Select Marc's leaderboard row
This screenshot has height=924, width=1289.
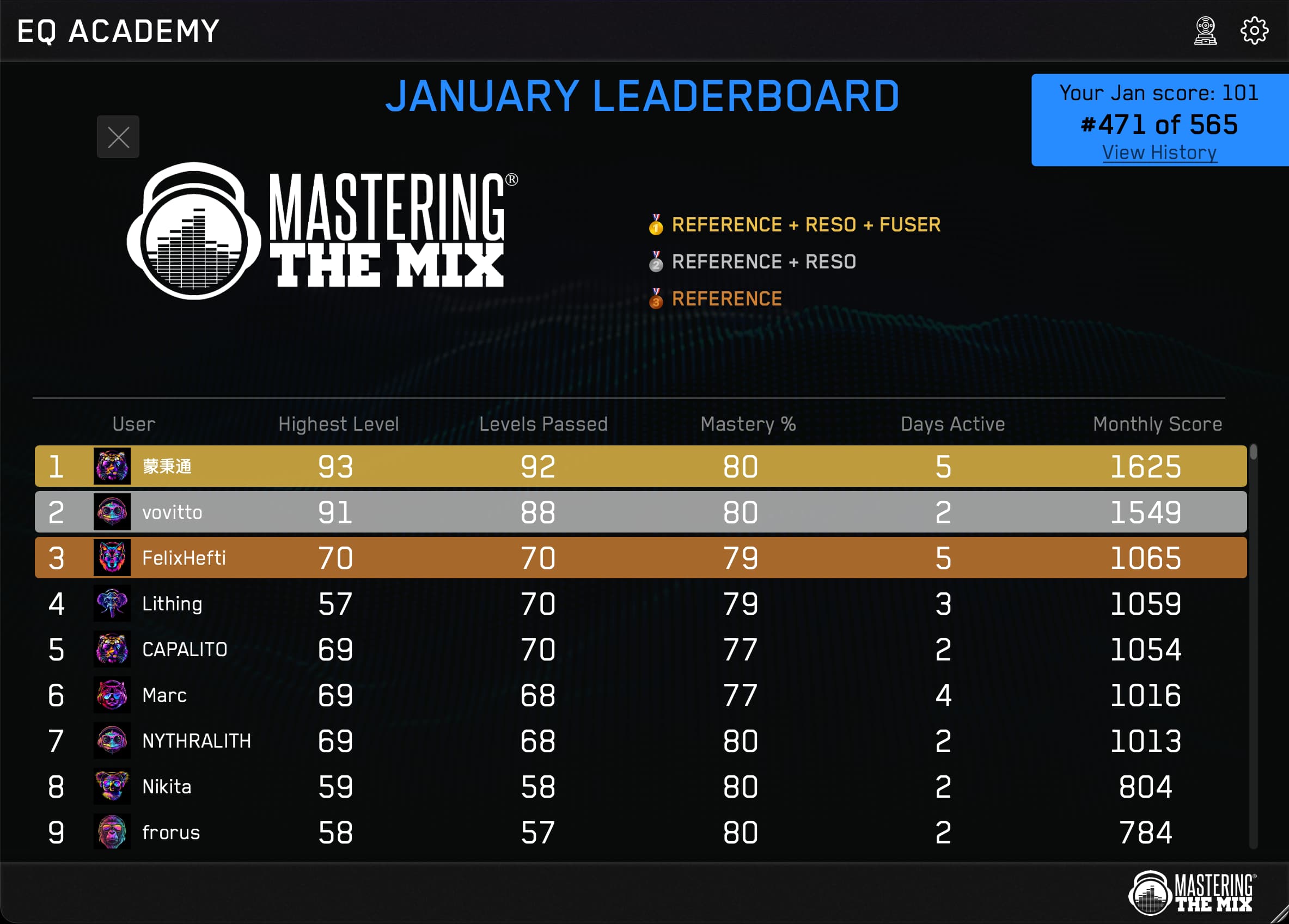pos(640,695)
